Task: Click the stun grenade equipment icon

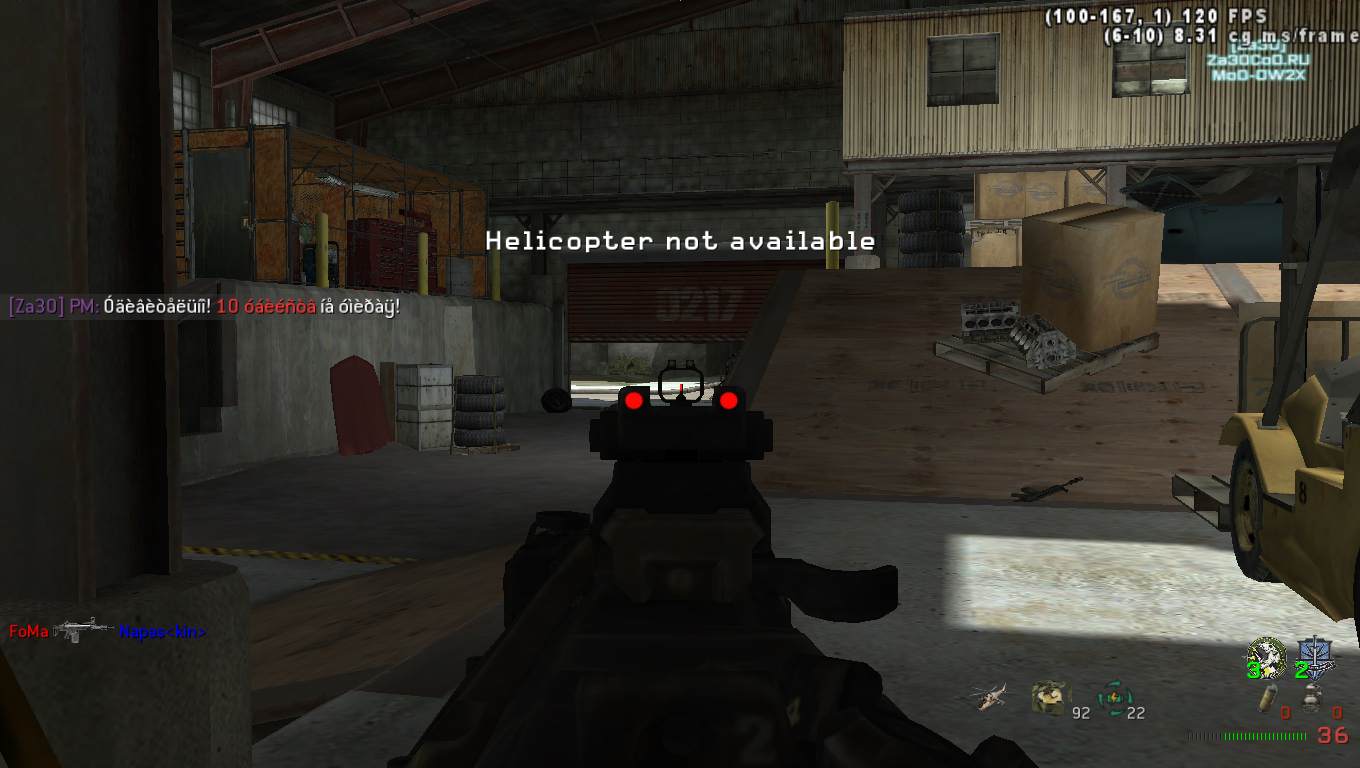Action: point(1312,697)
